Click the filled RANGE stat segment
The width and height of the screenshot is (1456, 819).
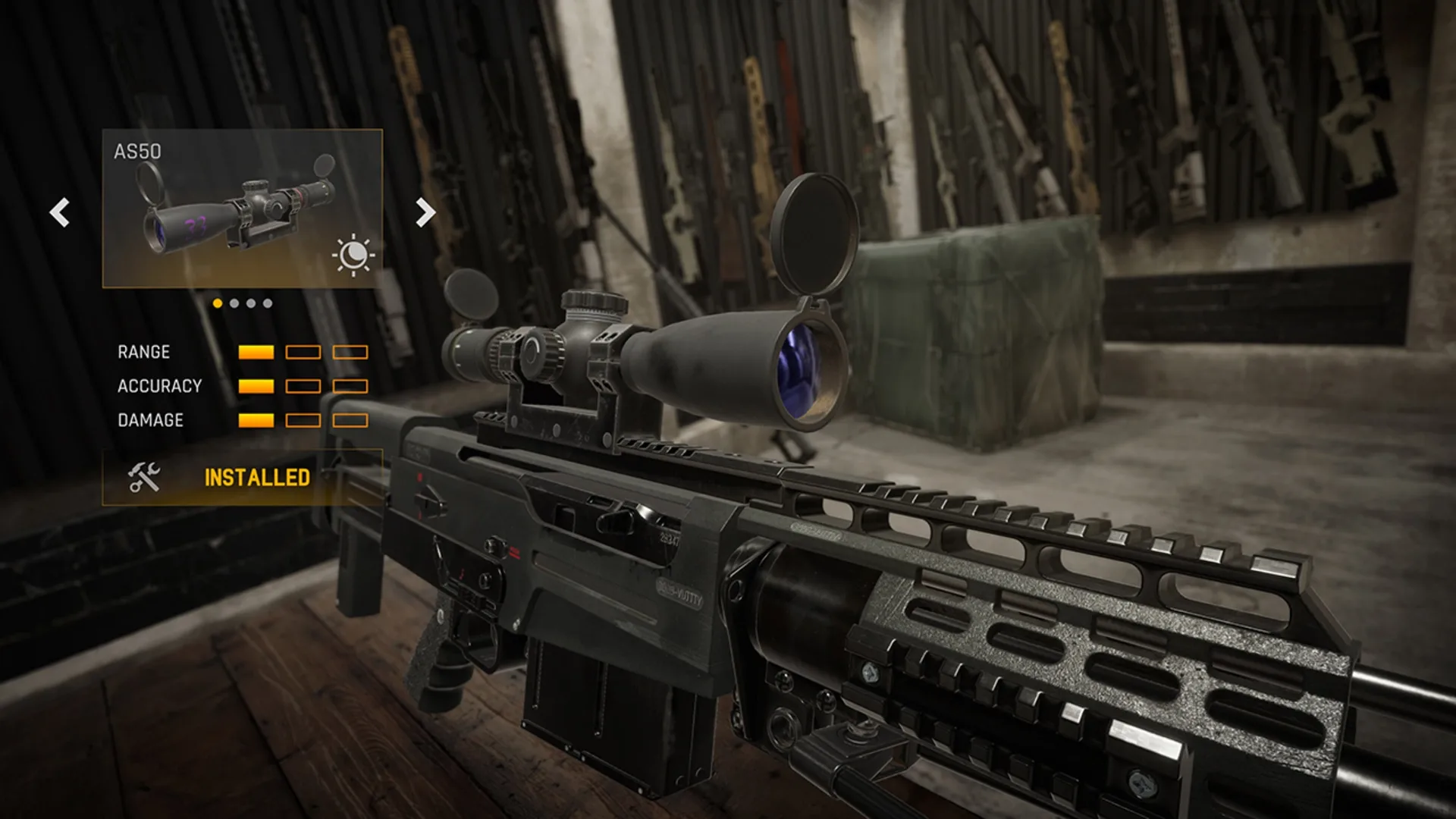coord(255,352)
